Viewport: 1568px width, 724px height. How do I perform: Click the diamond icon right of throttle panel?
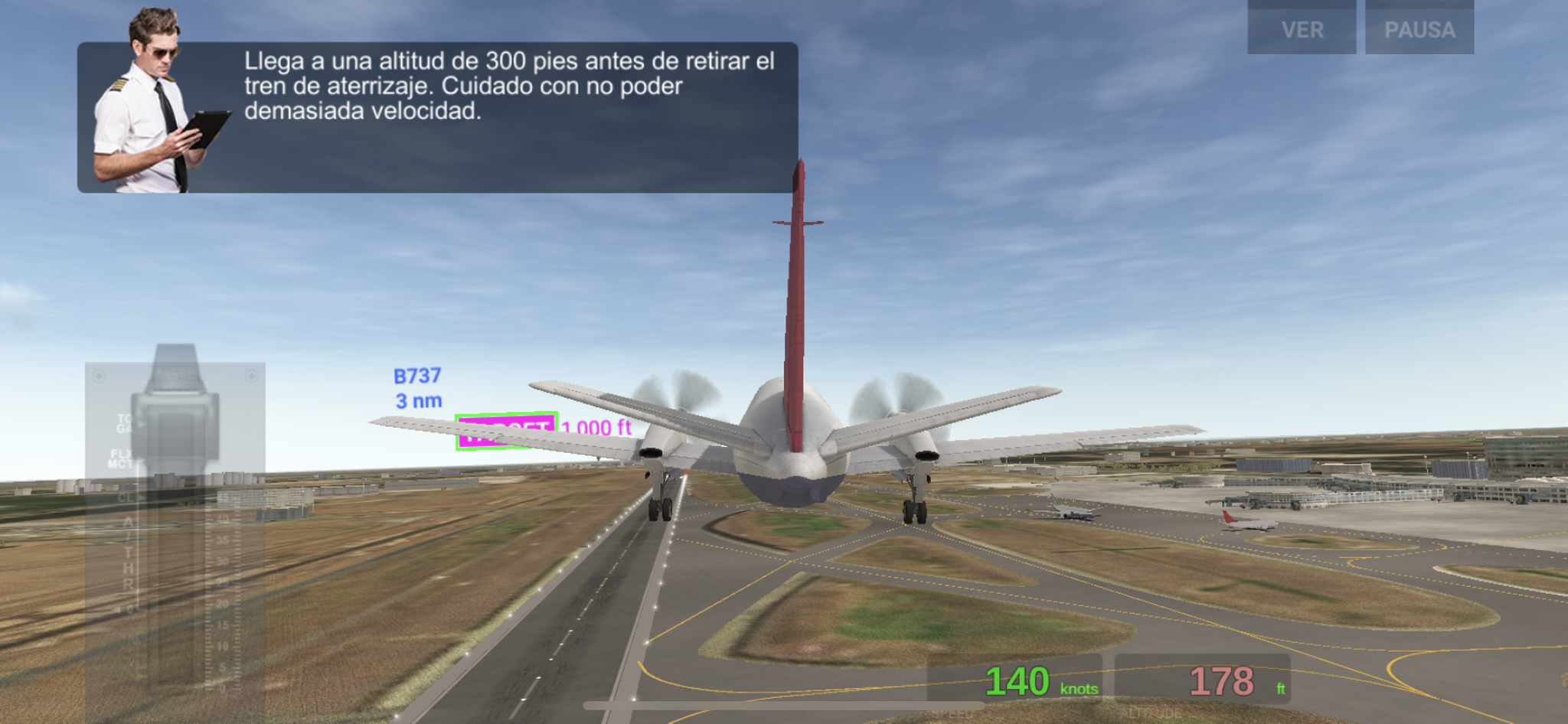coord(251,376)
